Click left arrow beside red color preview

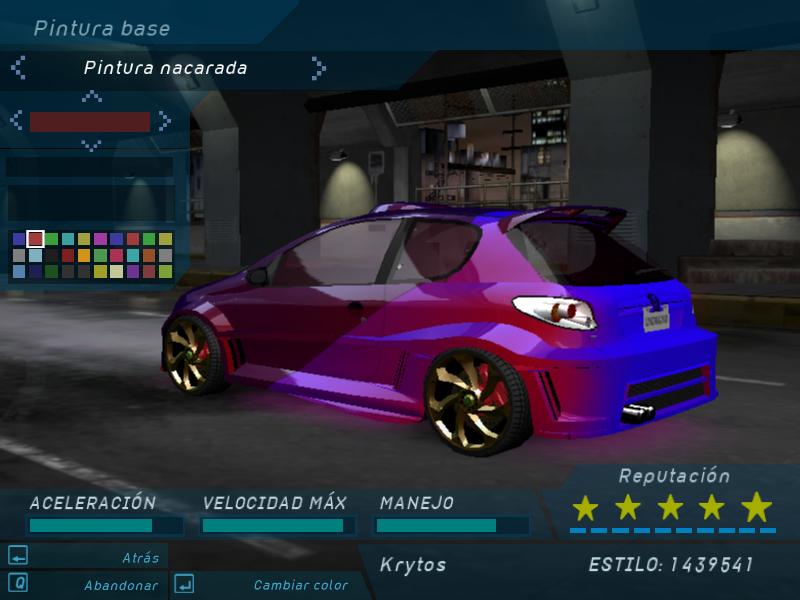pos(17,121)
